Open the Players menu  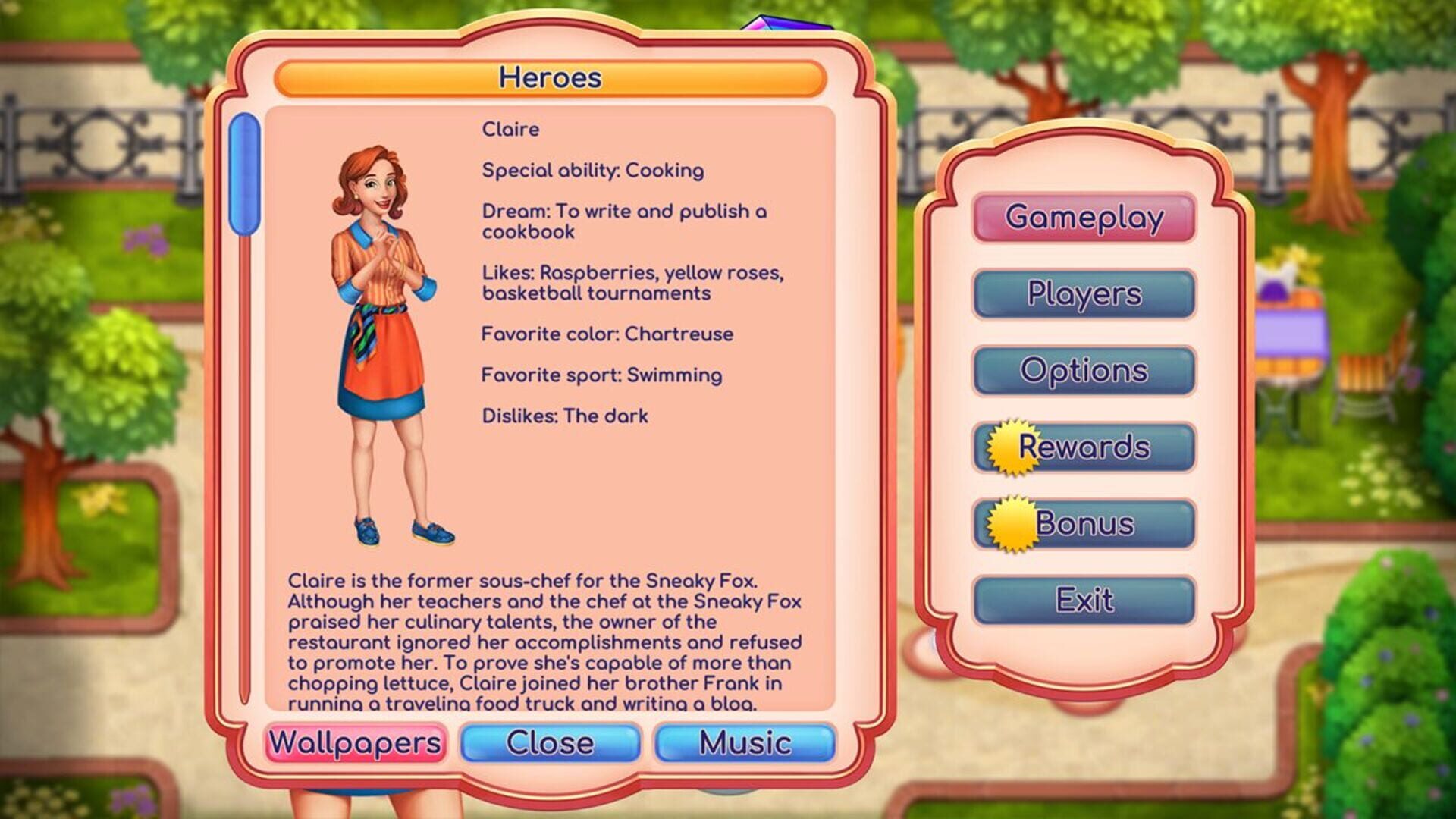point(1083,294)
